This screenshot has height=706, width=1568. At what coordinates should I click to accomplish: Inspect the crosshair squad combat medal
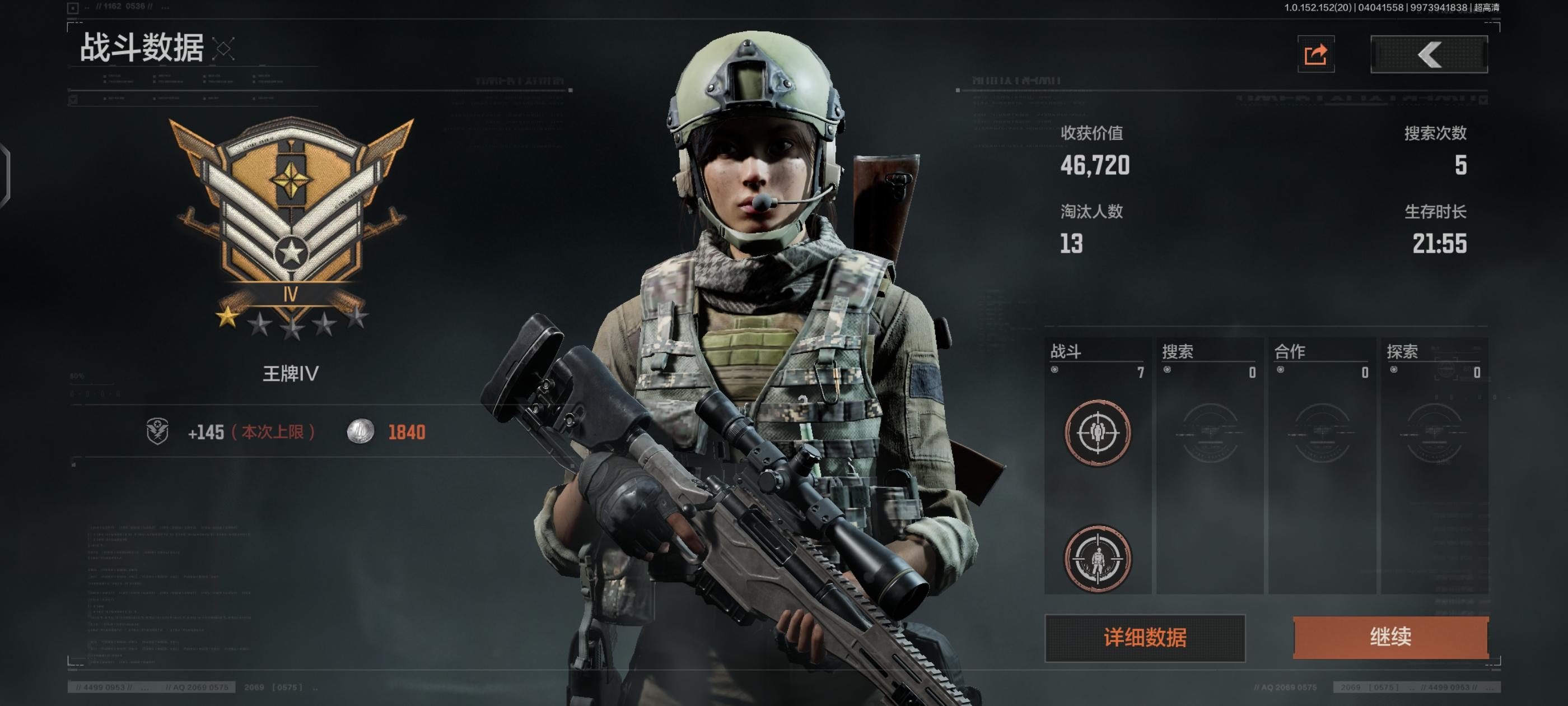1098,433
